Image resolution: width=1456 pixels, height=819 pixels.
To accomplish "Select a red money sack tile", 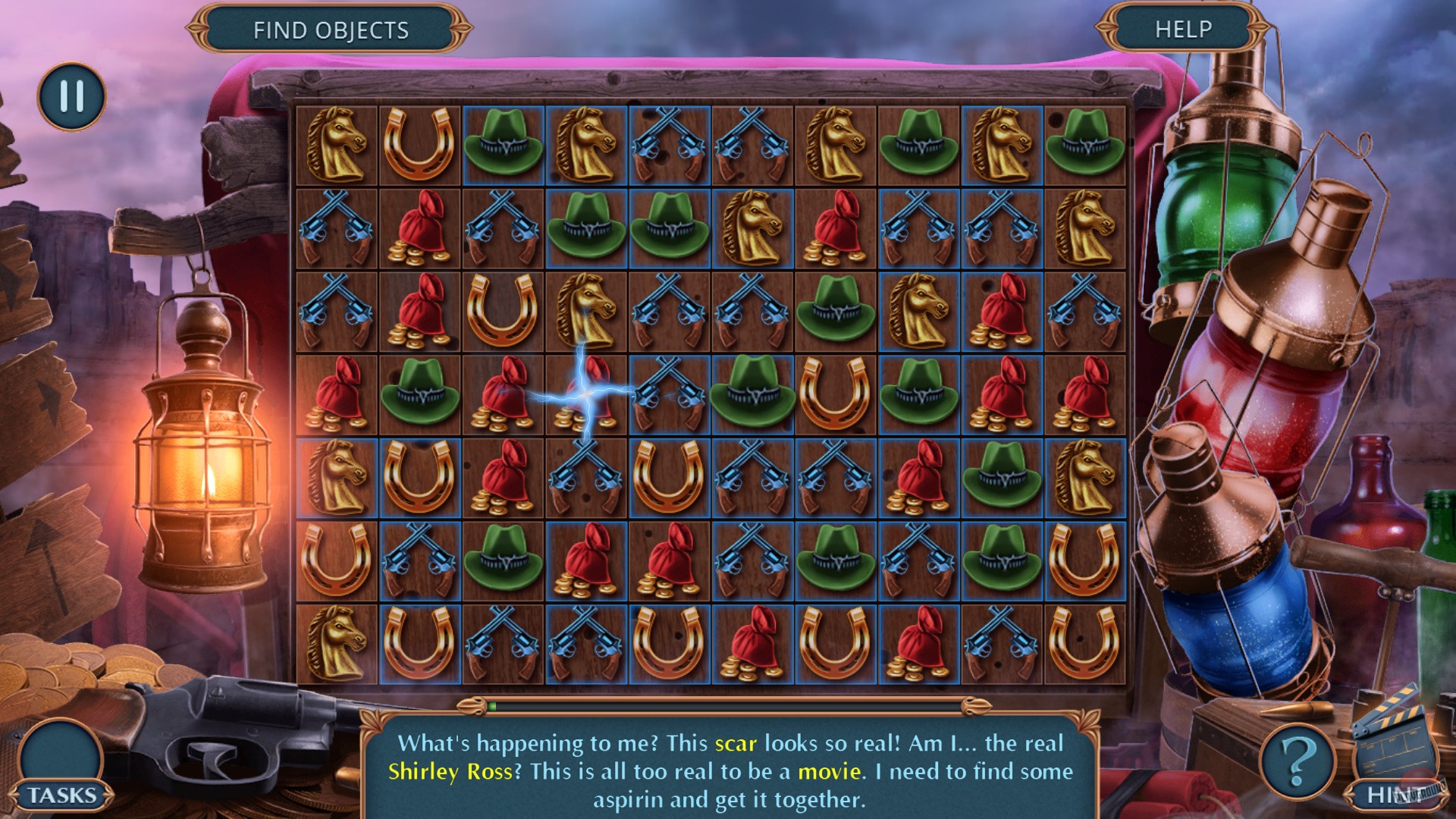I will point(419,226).
